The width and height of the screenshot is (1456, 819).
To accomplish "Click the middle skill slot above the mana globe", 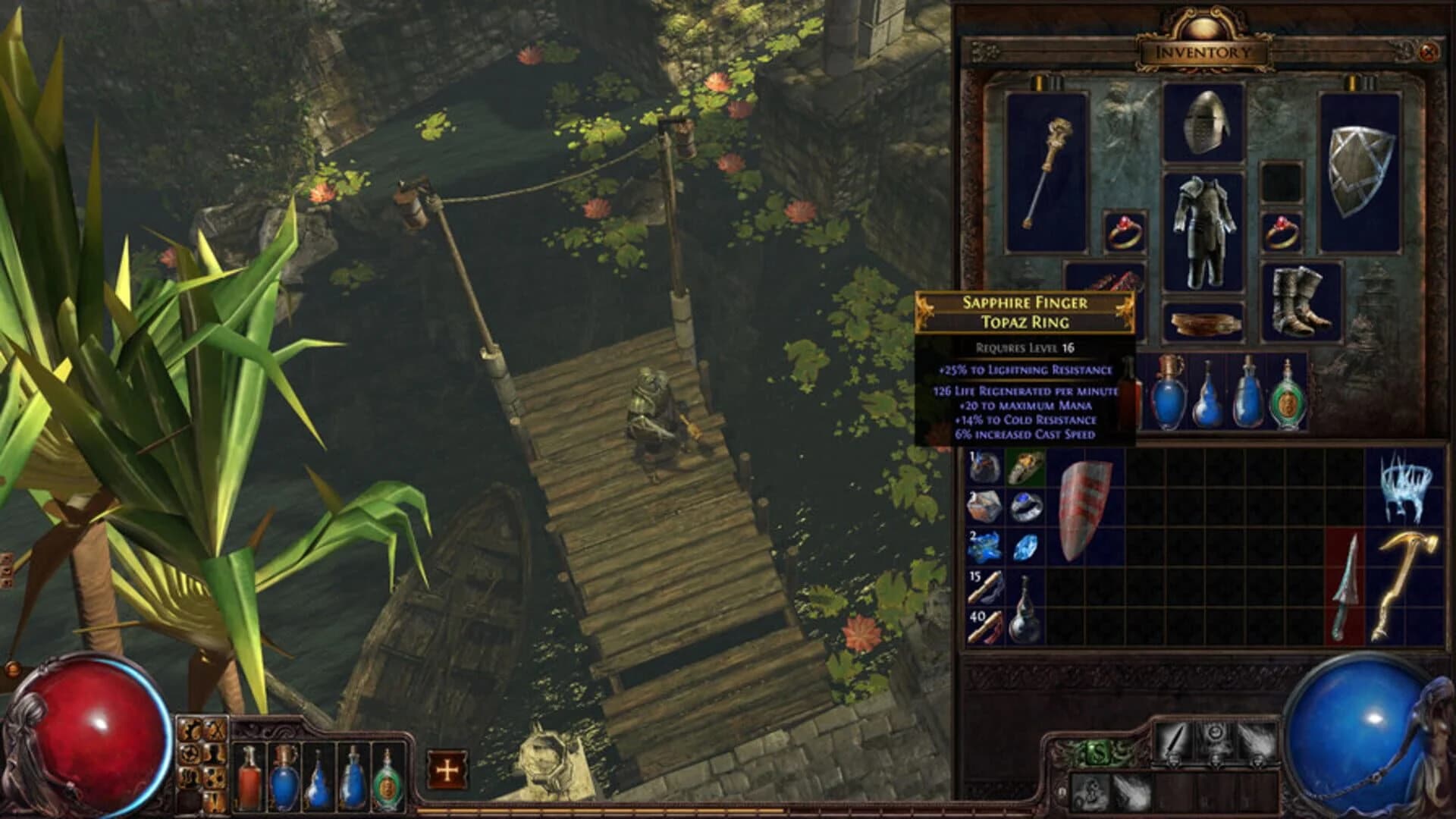I will pos(1215,740).
